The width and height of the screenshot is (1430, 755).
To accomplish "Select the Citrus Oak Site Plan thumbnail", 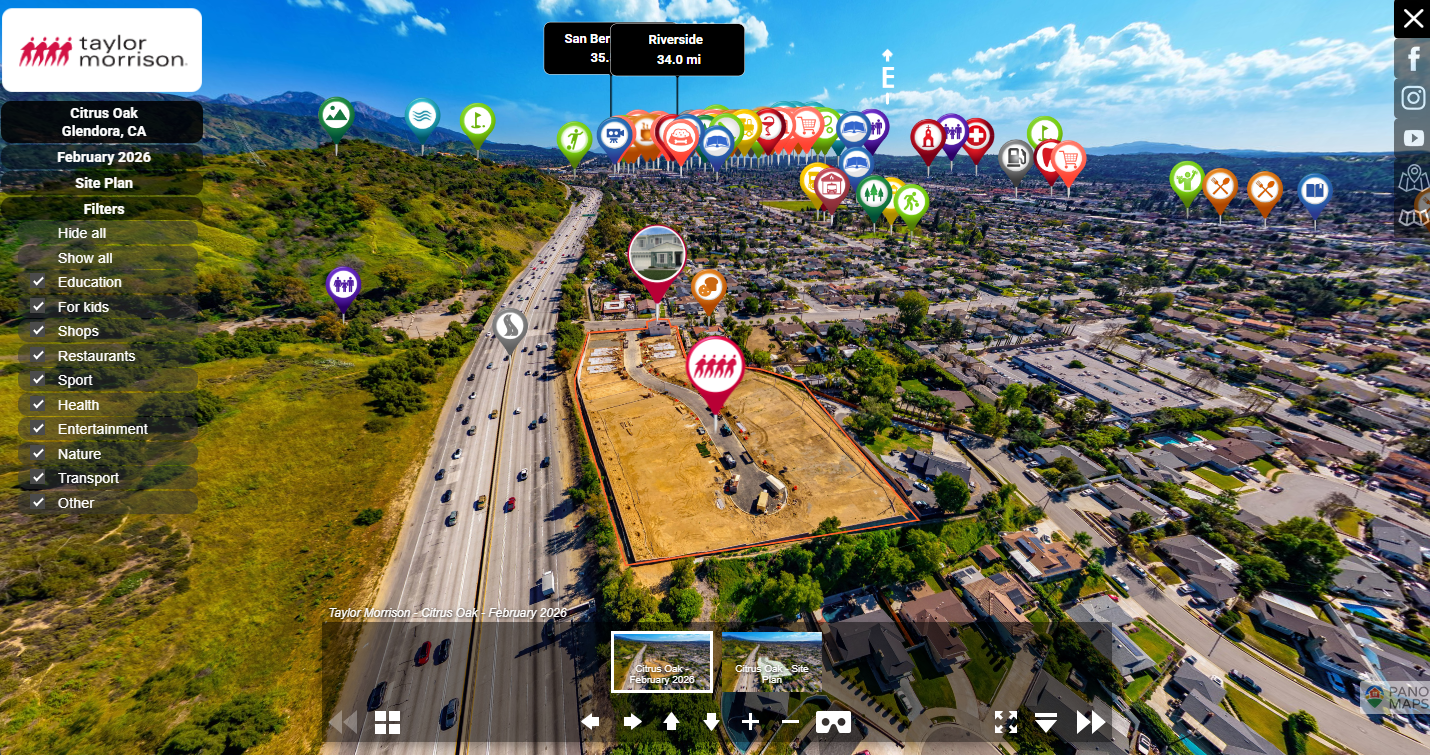I will pyautogui.click(x=771, y=661).
